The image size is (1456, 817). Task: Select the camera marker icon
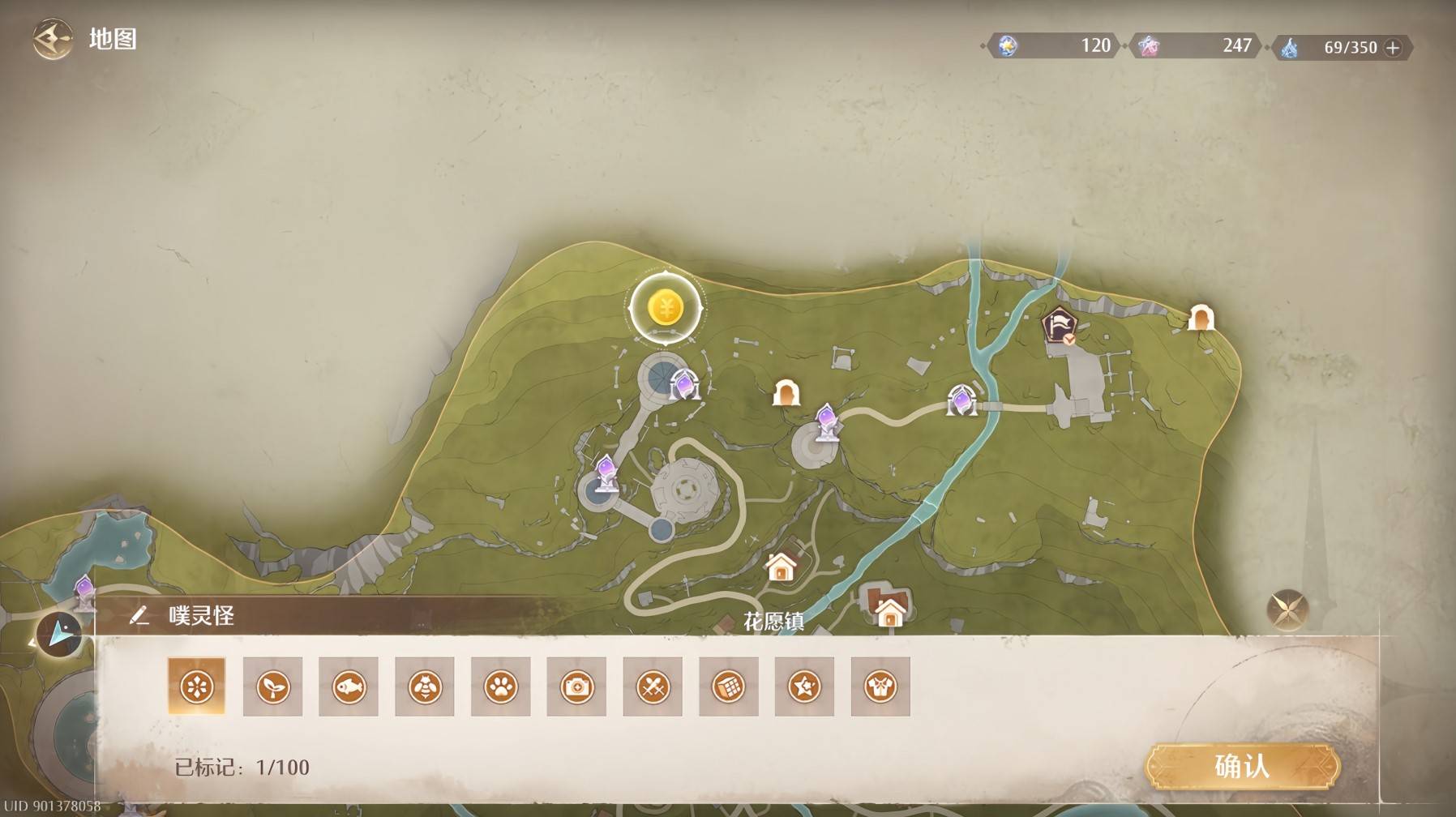coord(576,687)
